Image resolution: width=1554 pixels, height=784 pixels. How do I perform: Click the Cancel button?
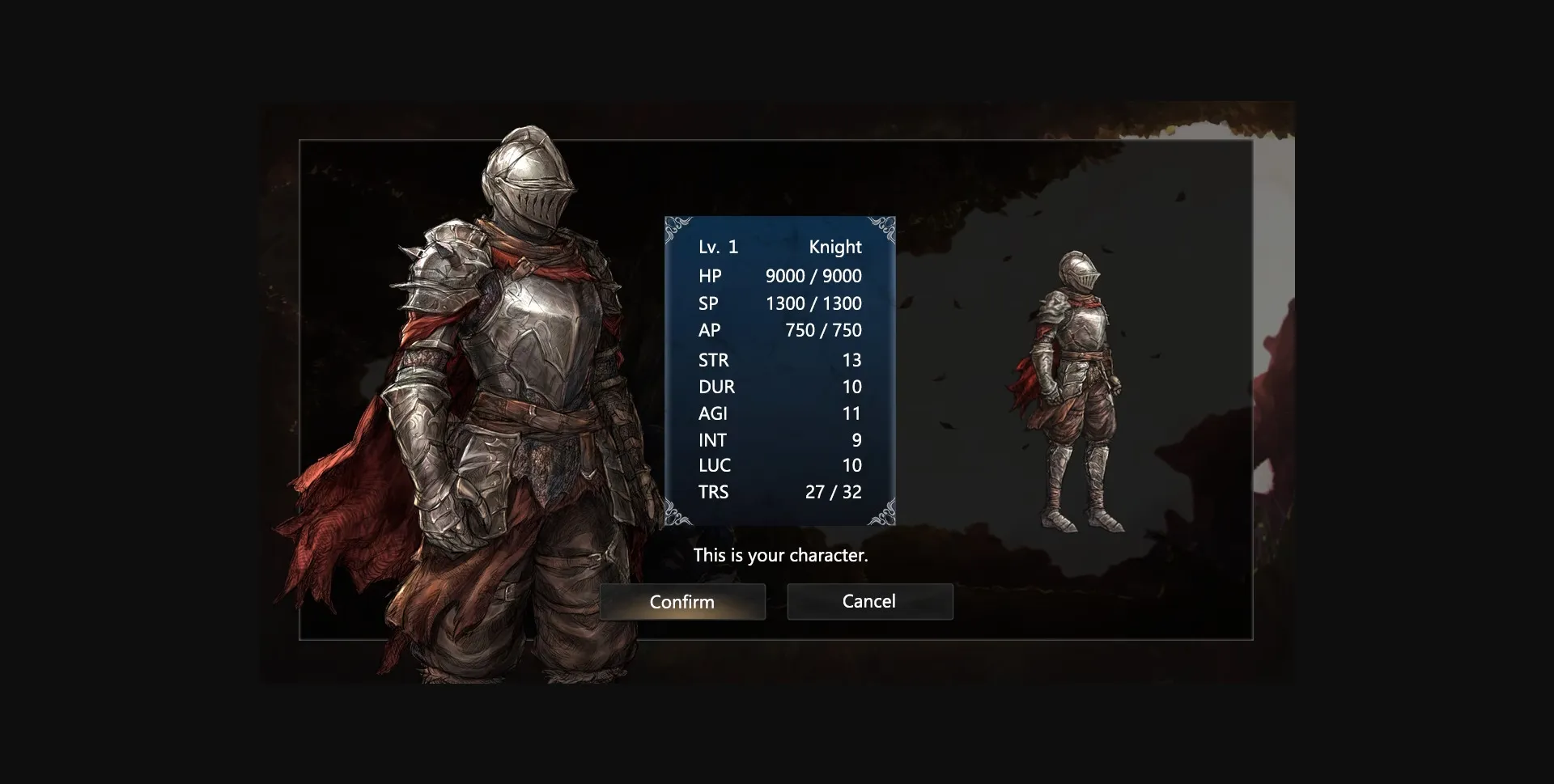[x=869, y=602]
